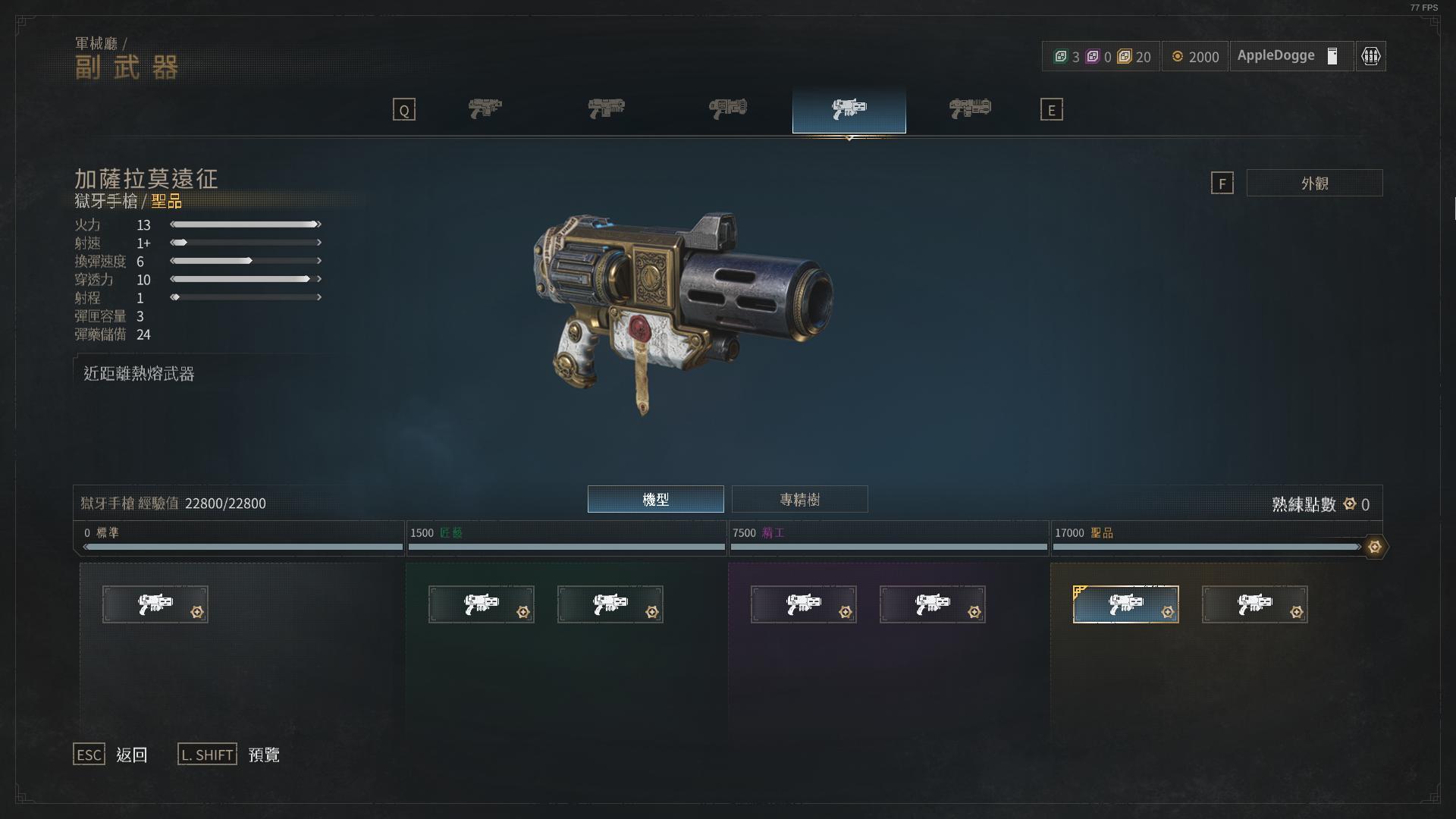This screenshot has width=1456, height=819.
Task: Select the highlighted Inferno Pistol tab
Action: click(849, 109)
